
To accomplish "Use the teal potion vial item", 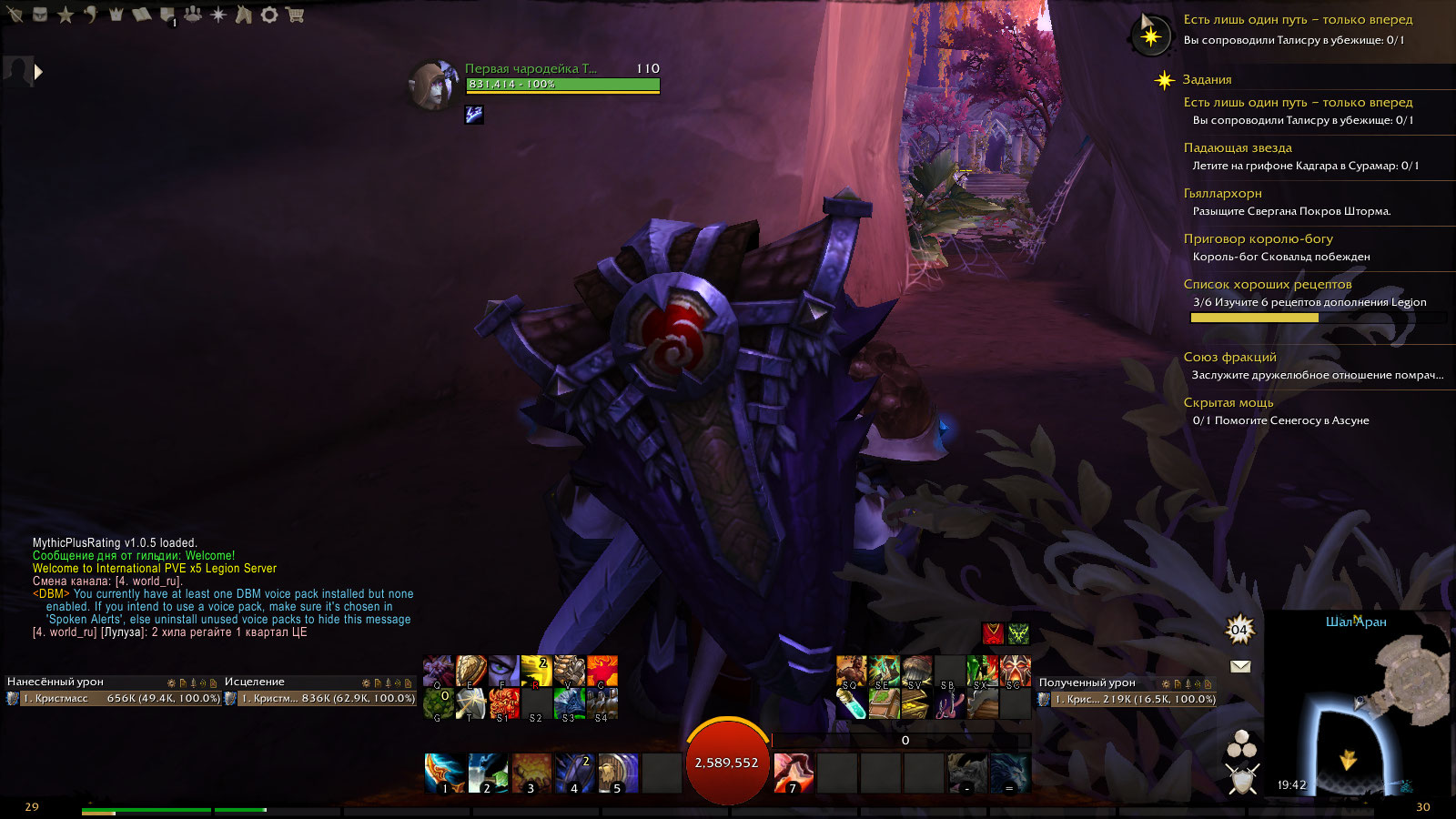I will tap(851, 703).
